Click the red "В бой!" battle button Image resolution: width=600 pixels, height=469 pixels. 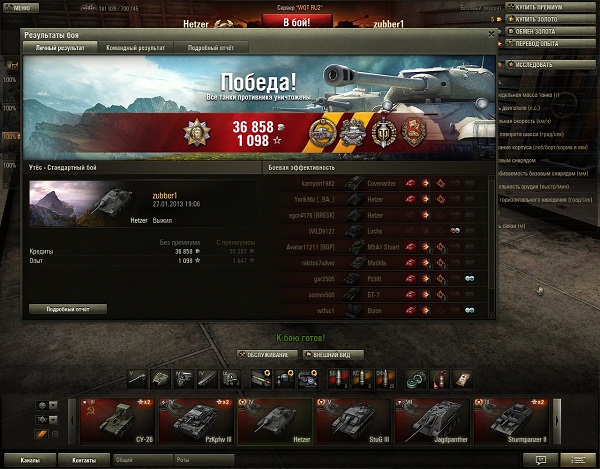coord(295,21)
